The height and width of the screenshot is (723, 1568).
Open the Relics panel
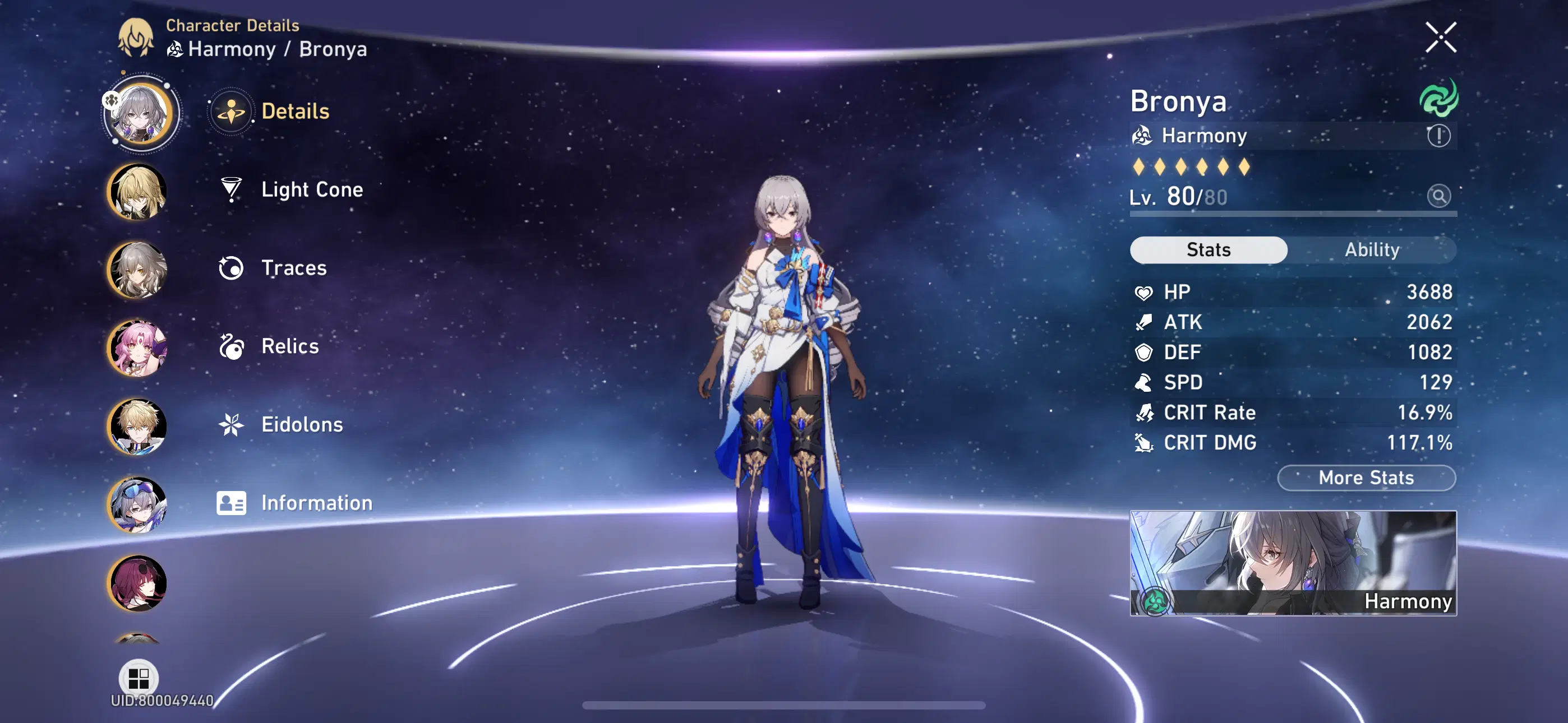point(230,346)
